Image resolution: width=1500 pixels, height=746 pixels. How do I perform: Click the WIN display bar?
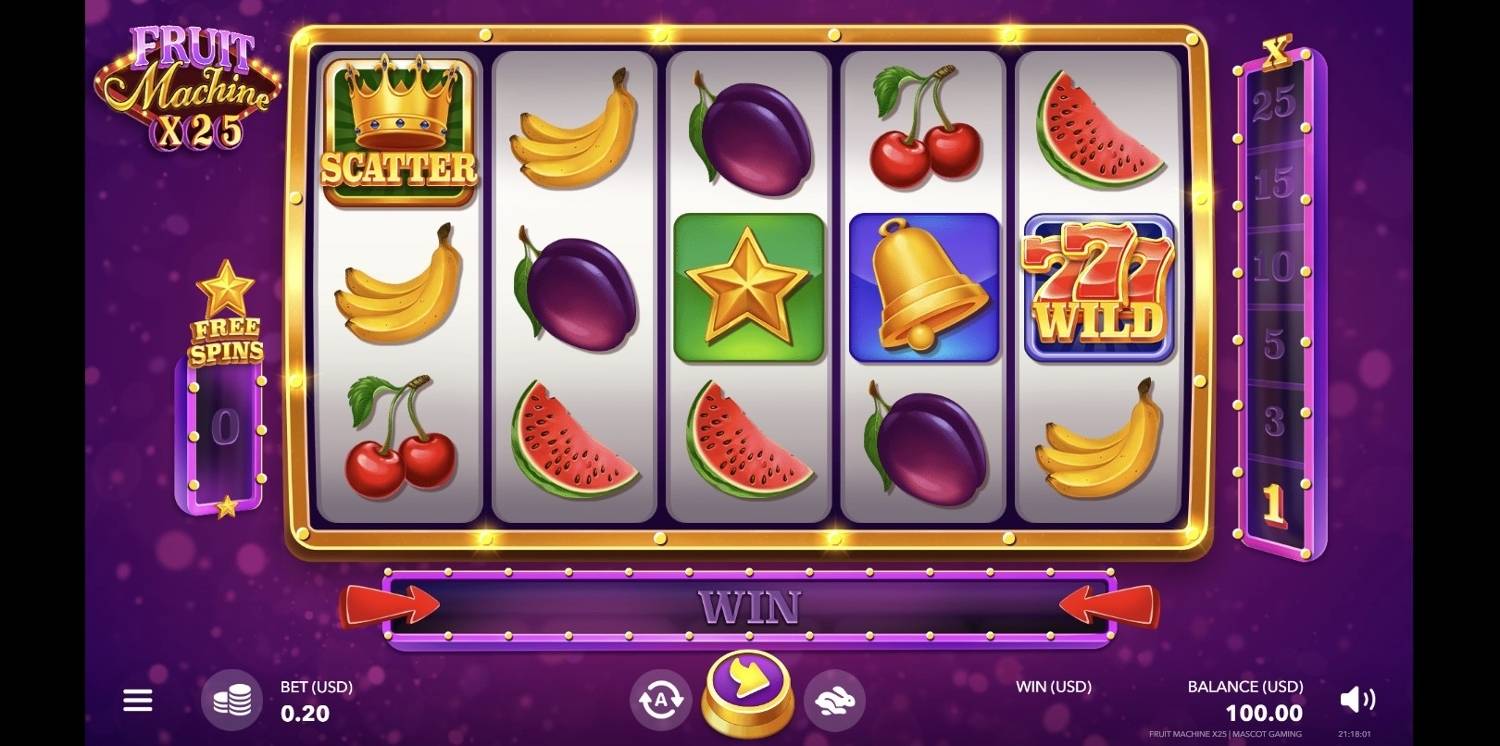[750, 605]
